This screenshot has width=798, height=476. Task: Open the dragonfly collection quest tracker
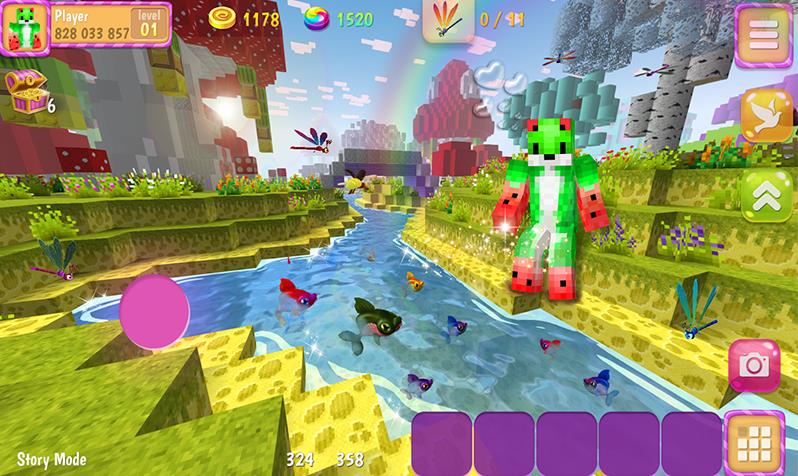pyautogui.click(x=446, y=20)
